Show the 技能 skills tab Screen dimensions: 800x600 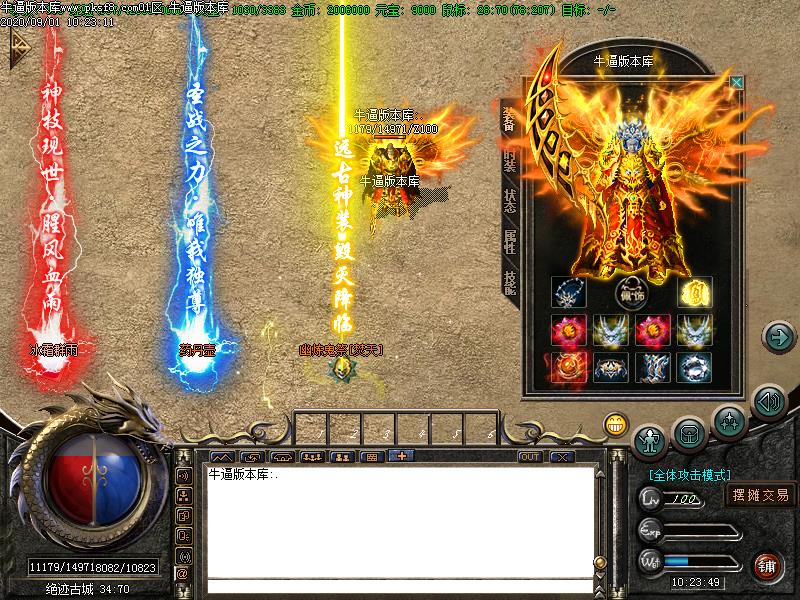pos(509,283)
